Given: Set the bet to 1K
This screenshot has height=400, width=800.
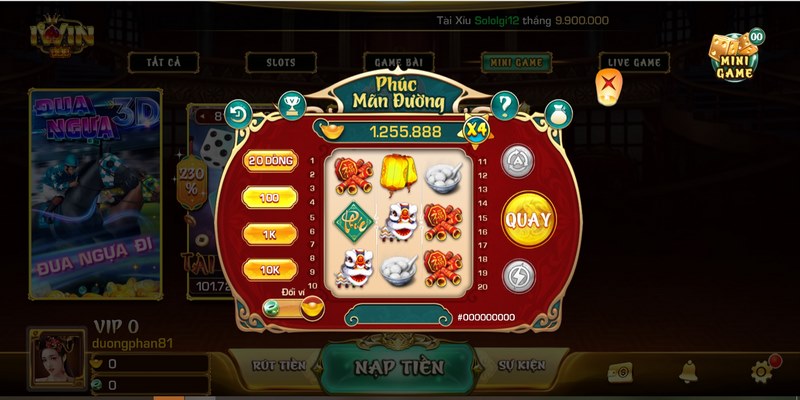Looking at the screenshot, I should point(270,234).
